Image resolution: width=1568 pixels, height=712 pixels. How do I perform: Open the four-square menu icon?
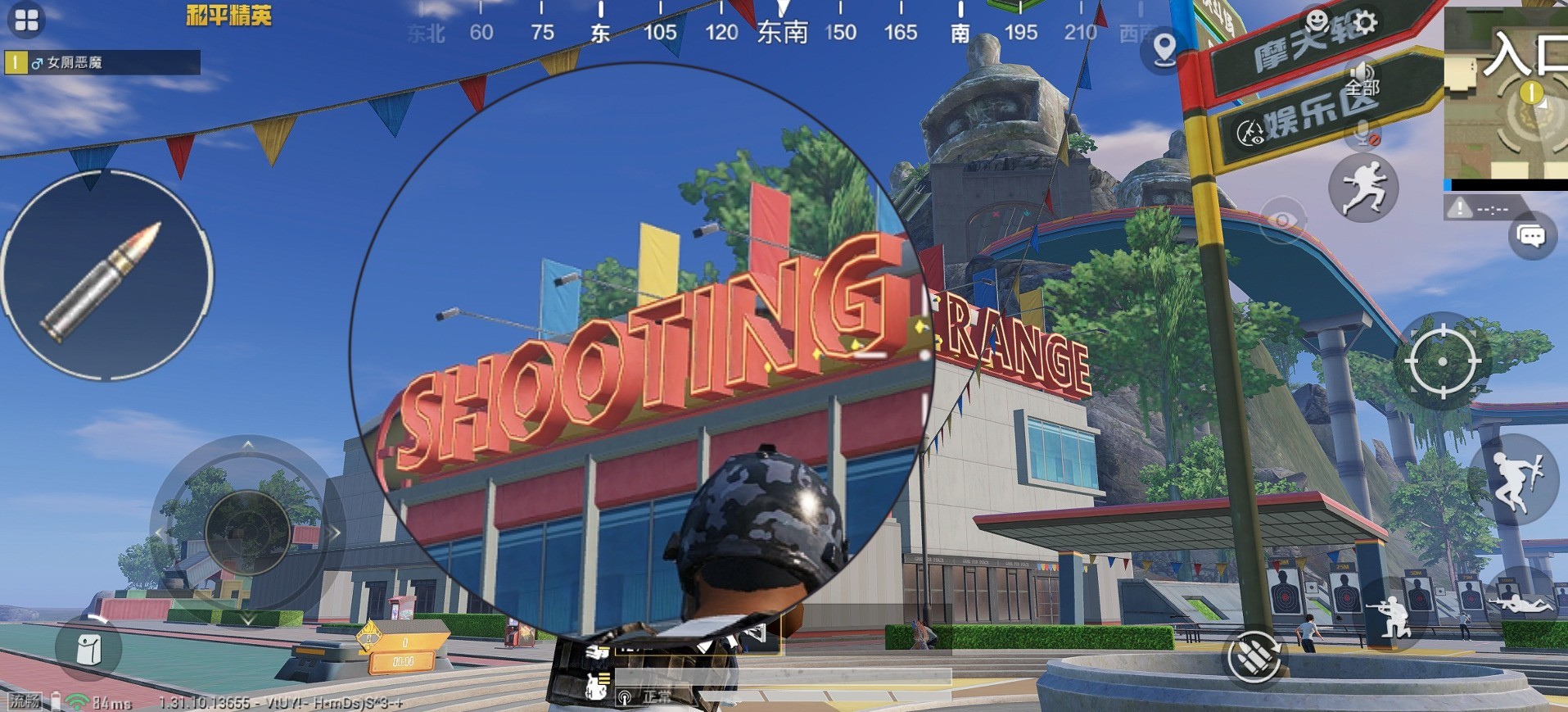[26, 20]
